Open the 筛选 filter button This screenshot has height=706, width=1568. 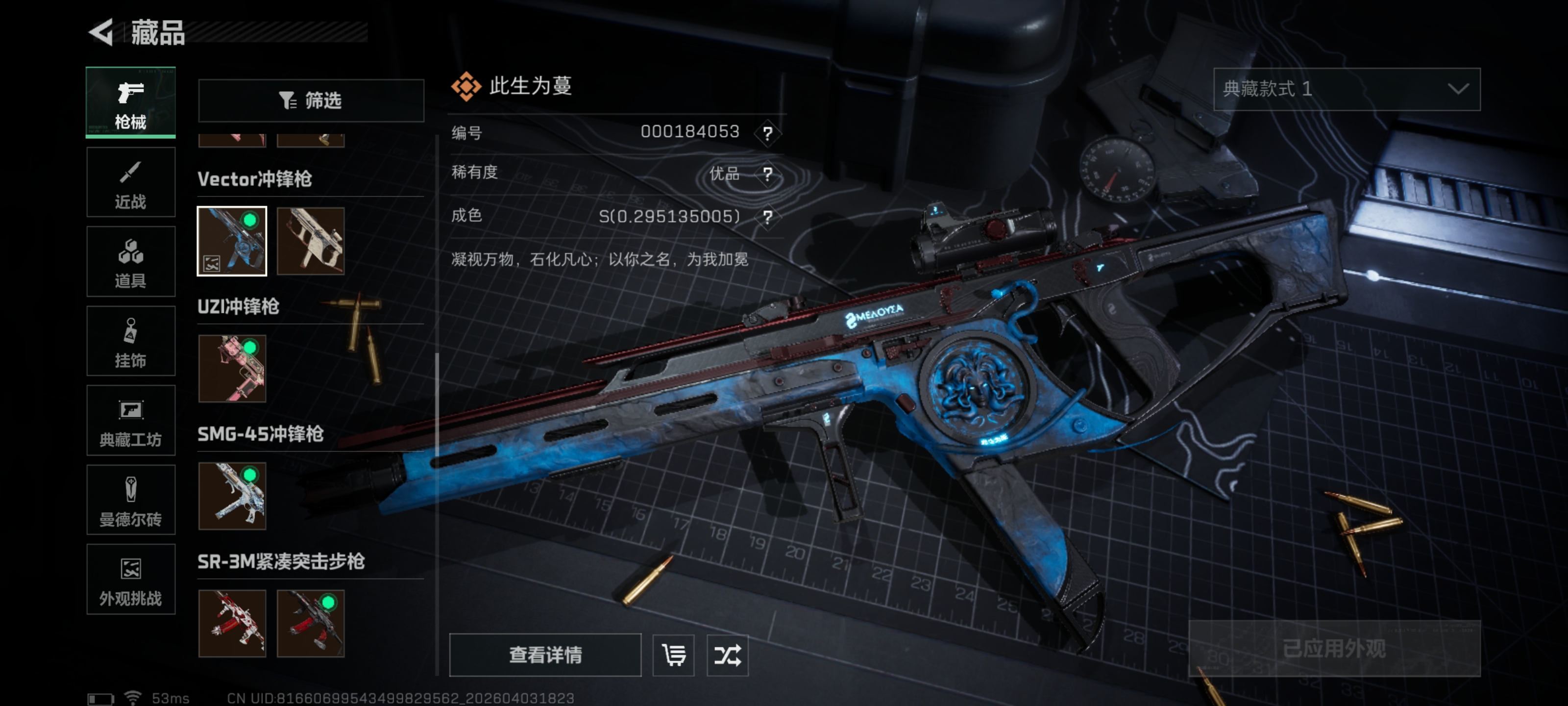(x=311, y=101)
